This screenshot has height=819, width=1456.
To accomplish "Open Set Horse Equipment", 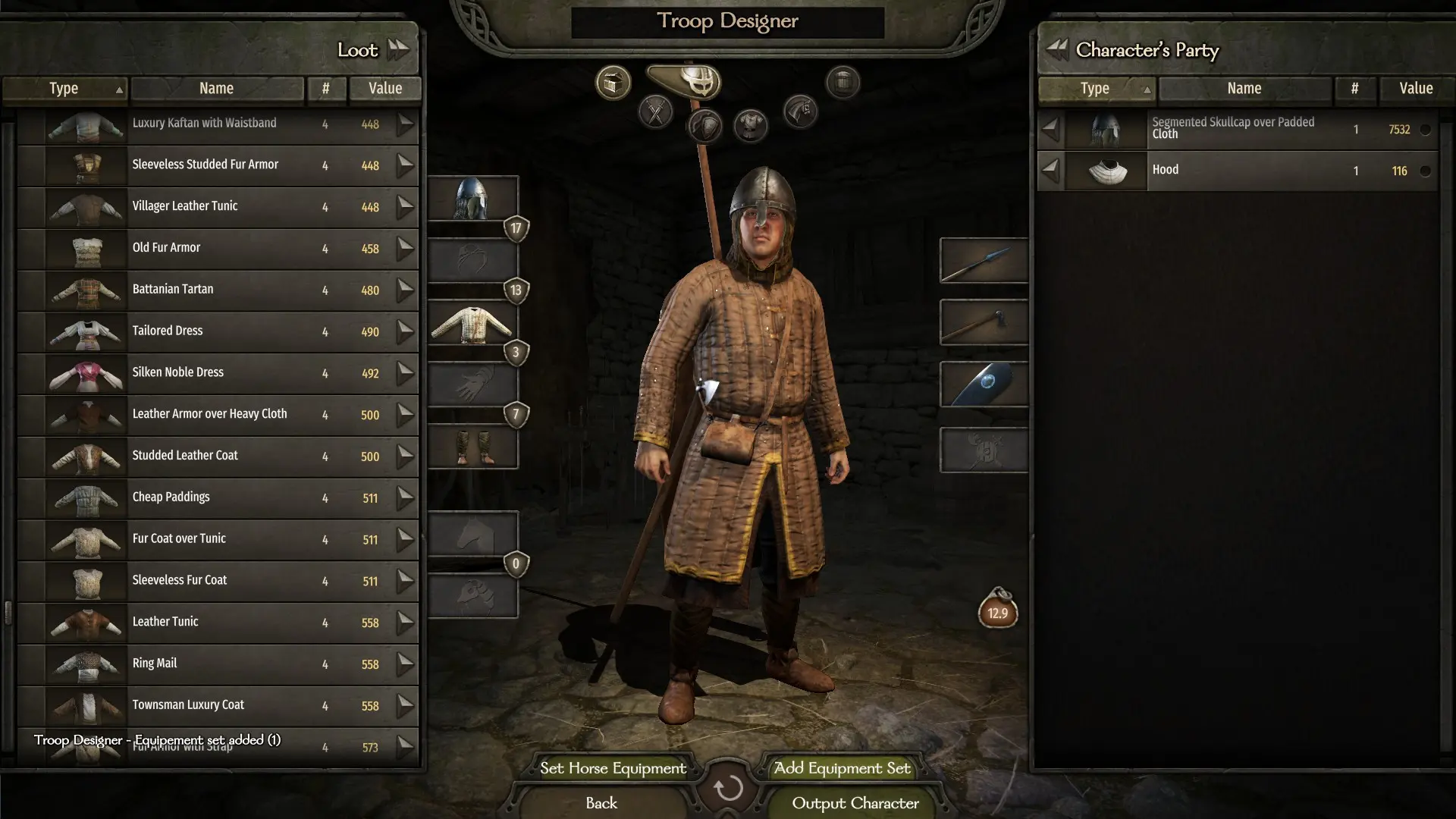I will point(613,768).
